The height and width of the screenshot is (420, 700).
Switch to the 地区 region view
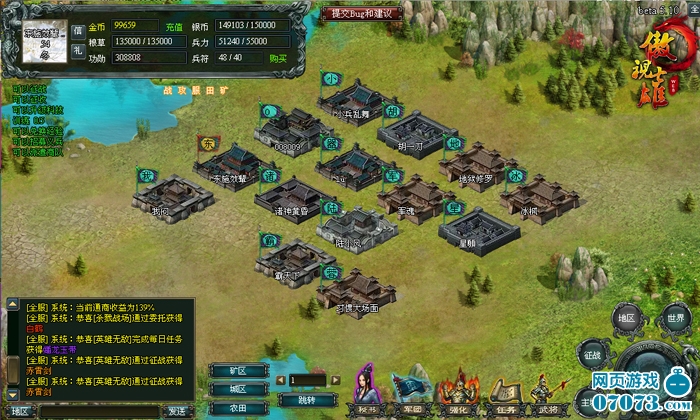coord(626,319)
